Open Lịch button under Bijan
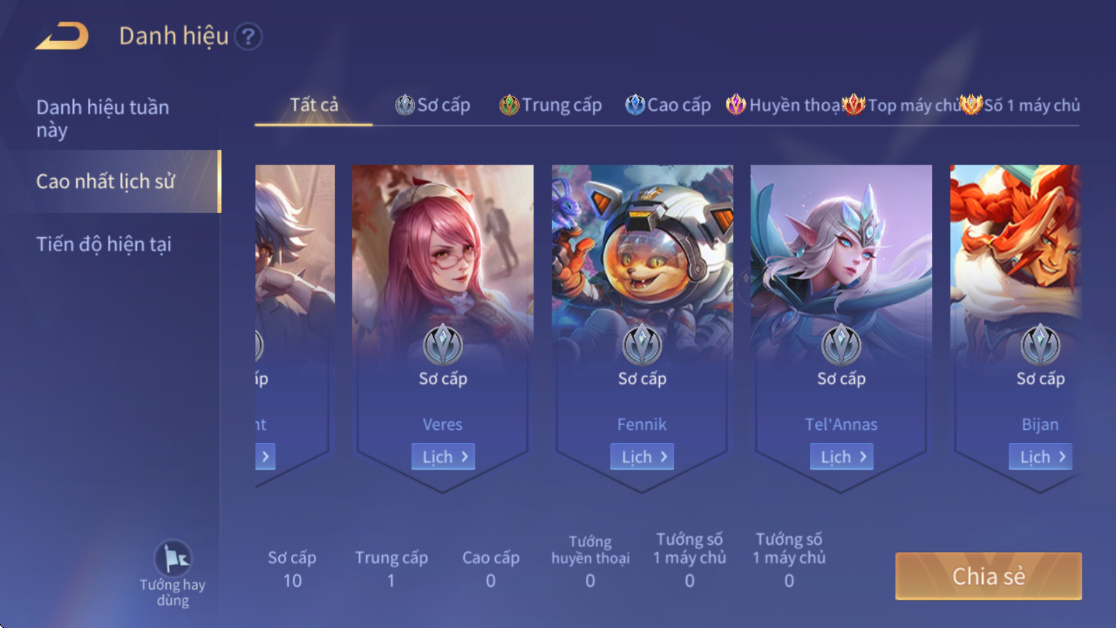The image size is (1116, 628). 1040,457
